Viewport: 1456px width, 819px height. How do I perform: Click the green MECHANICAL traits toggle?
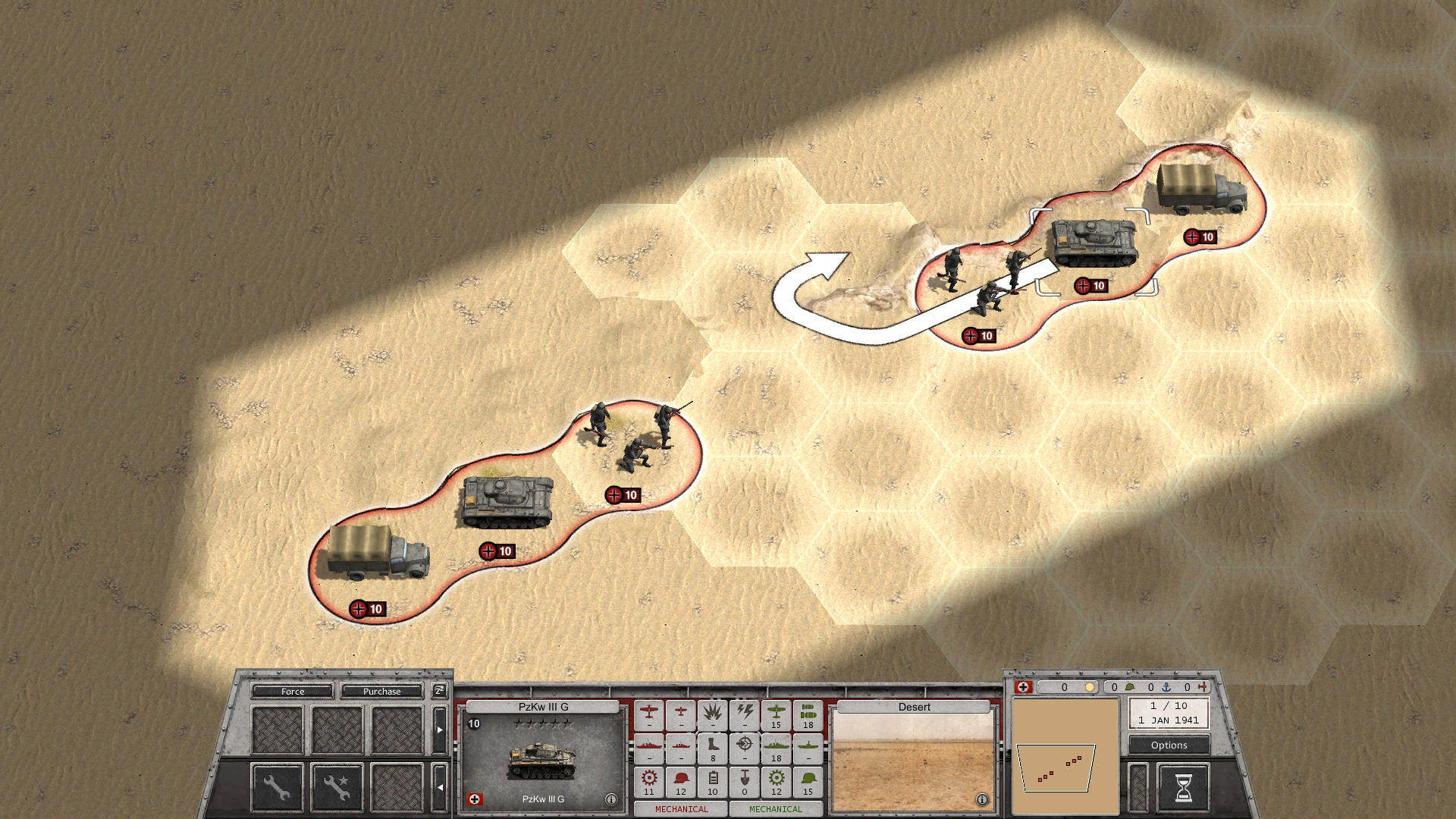tap(777, 810)
